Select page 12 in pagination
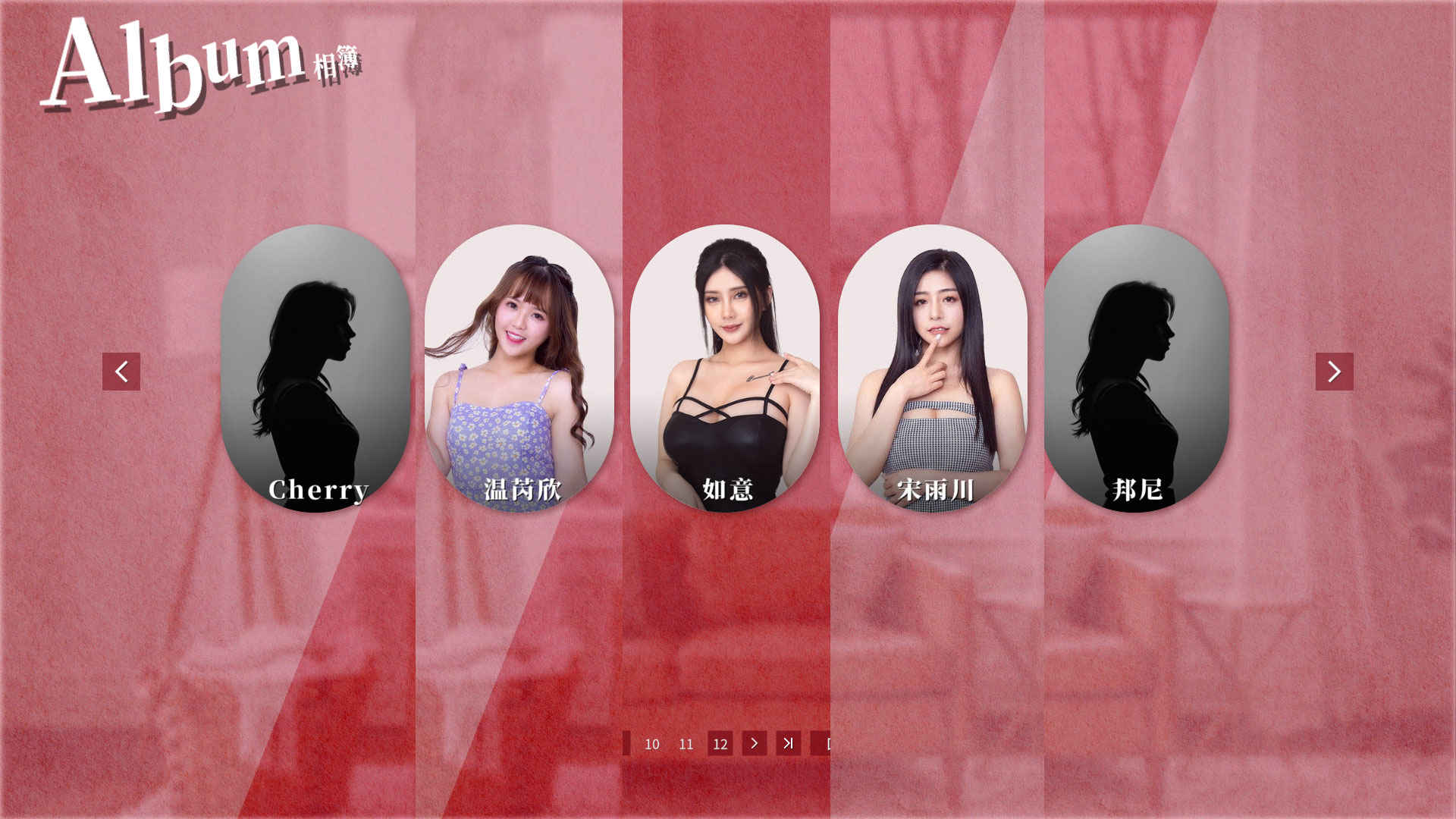Image resolution: width=1456 pixels, height=819 pixels. tap(720, 744)
